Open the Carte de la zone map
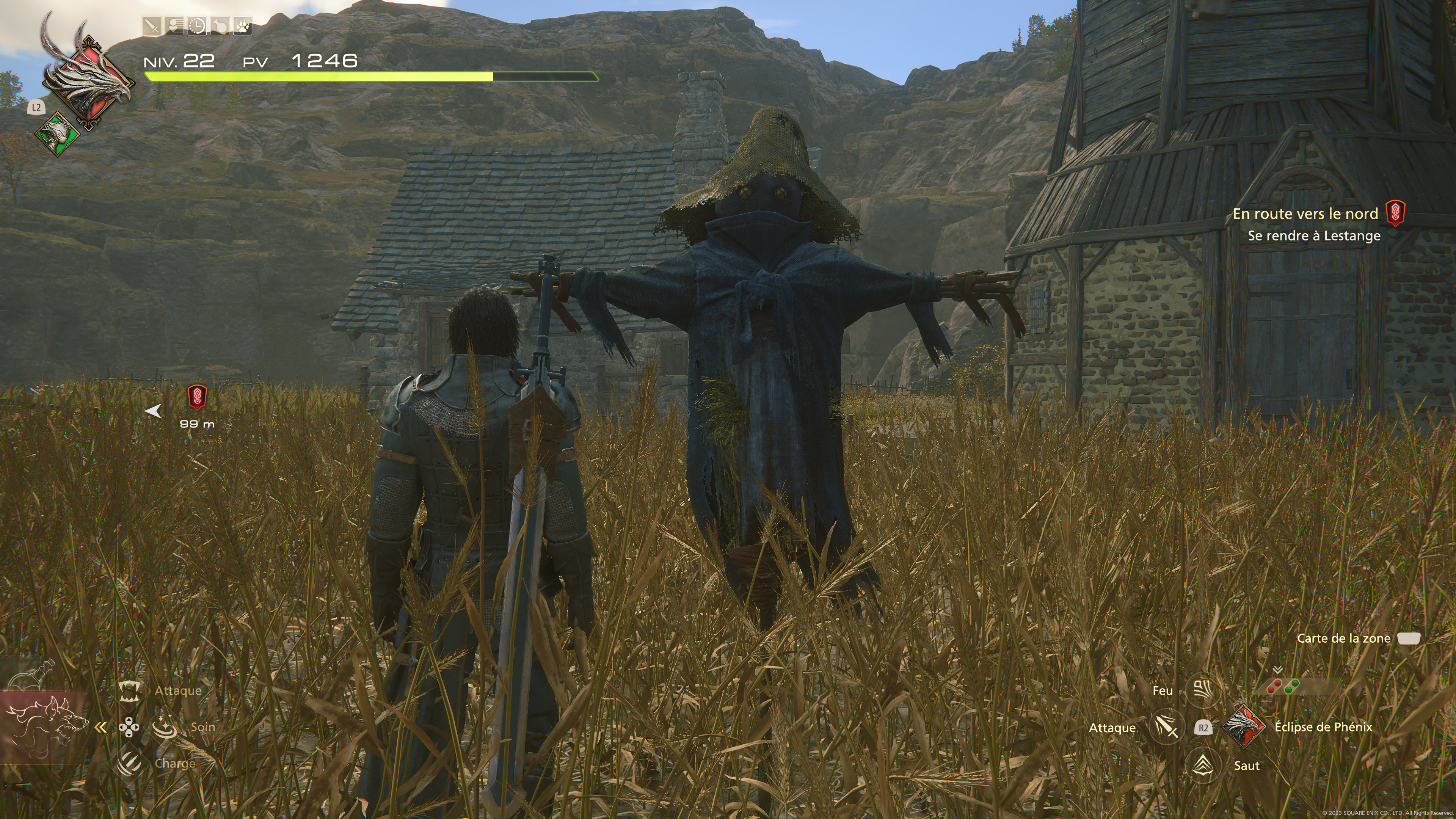The image size is (1456, 819). pos(1408,639)
